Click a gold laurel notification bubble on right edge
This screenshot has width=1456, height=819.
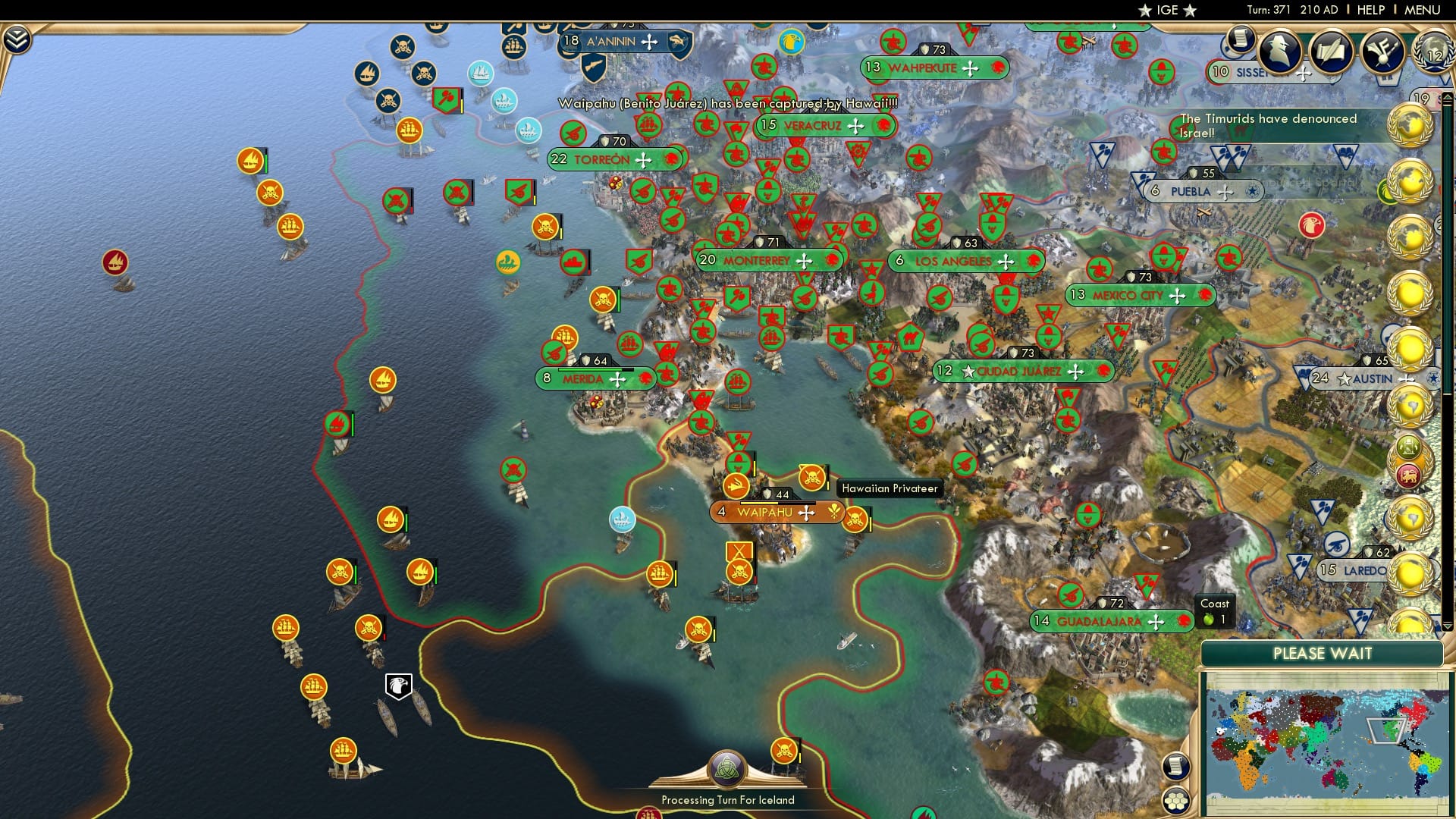tap(1412, 126)
